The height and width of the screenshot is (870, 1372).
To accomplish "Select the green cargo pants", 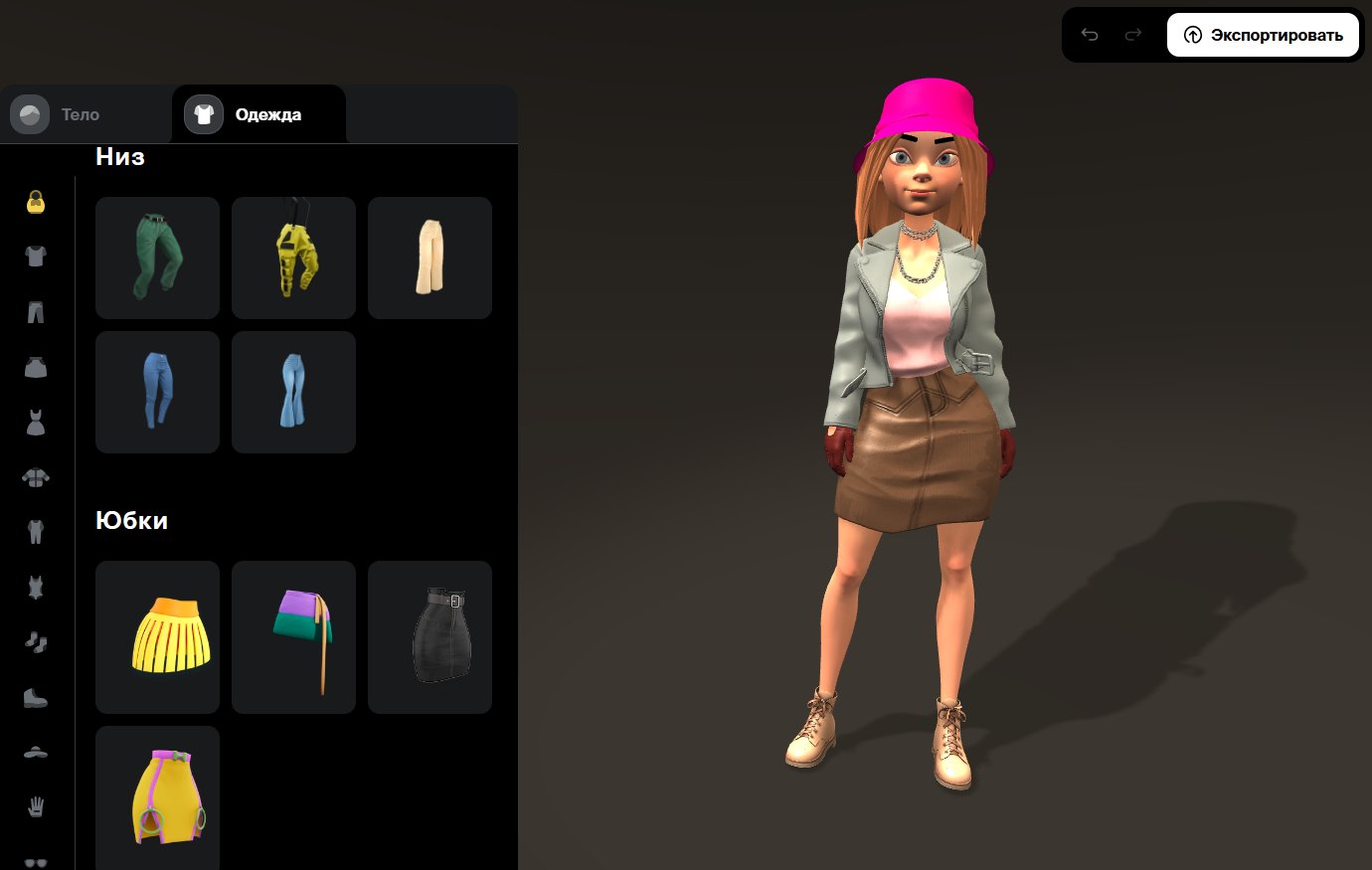I will point(157,258).
